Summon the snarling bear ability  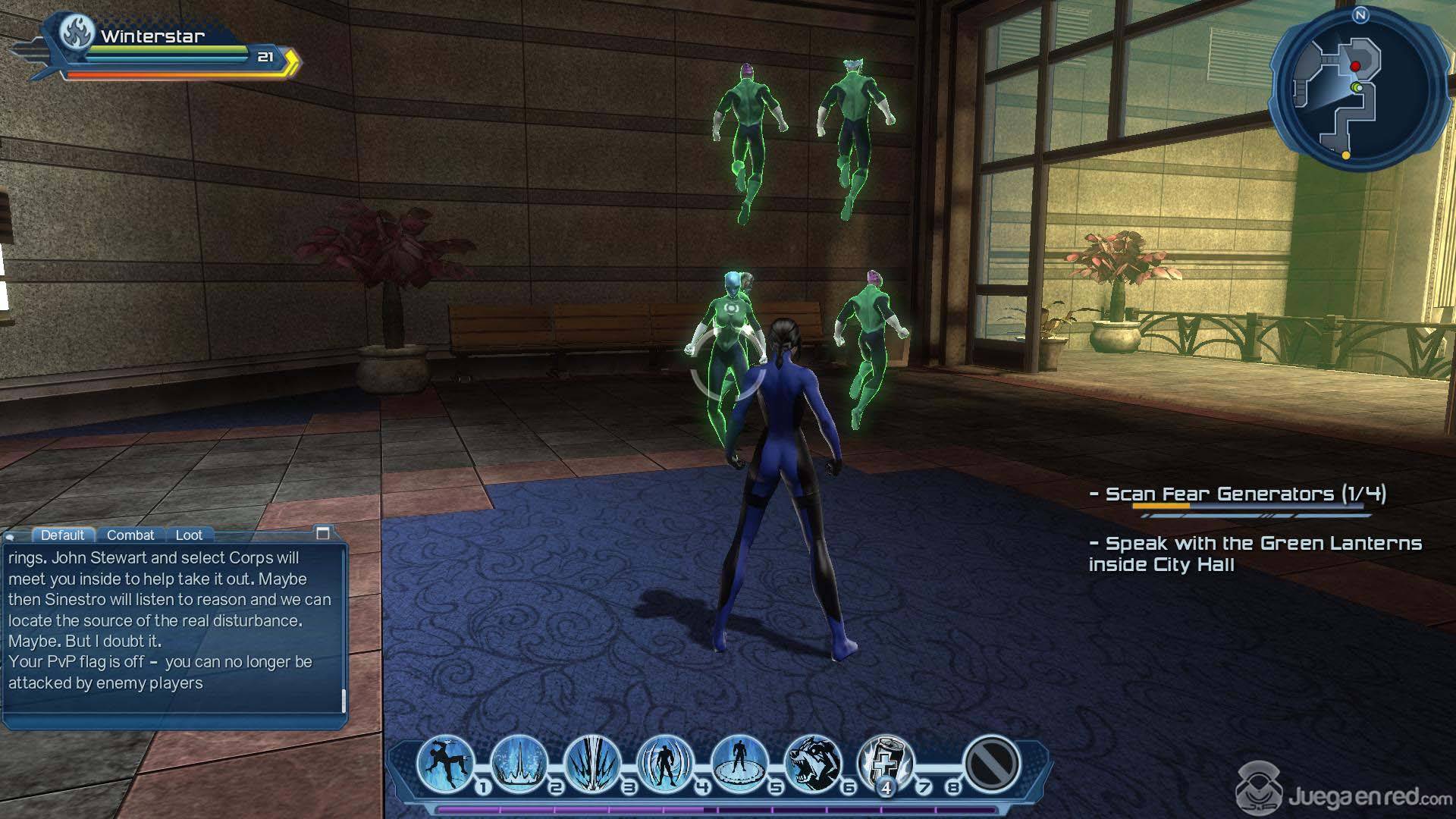tap(813, 763)
